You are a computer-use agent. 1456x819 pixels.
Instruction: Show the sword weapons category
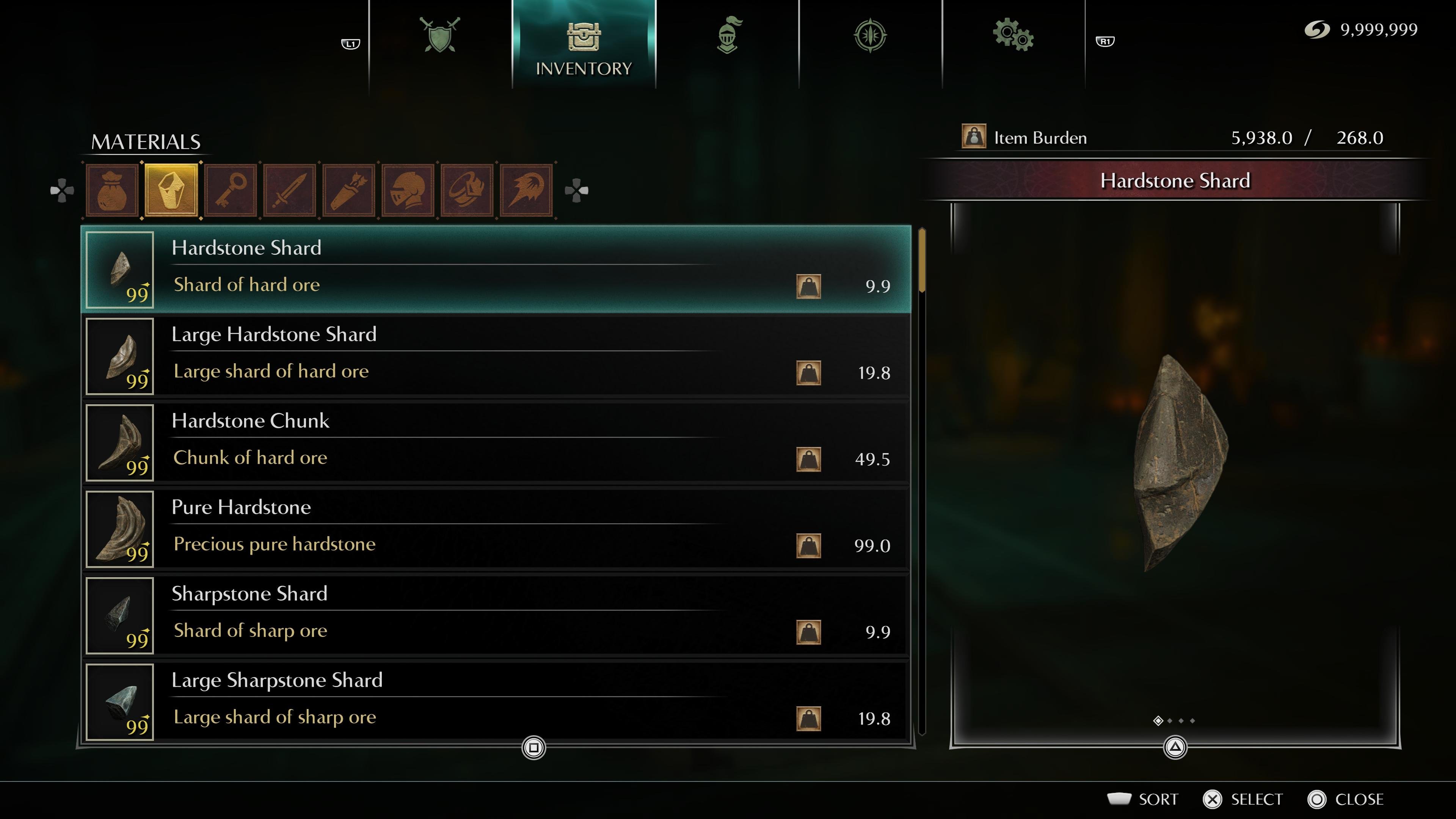289,190
